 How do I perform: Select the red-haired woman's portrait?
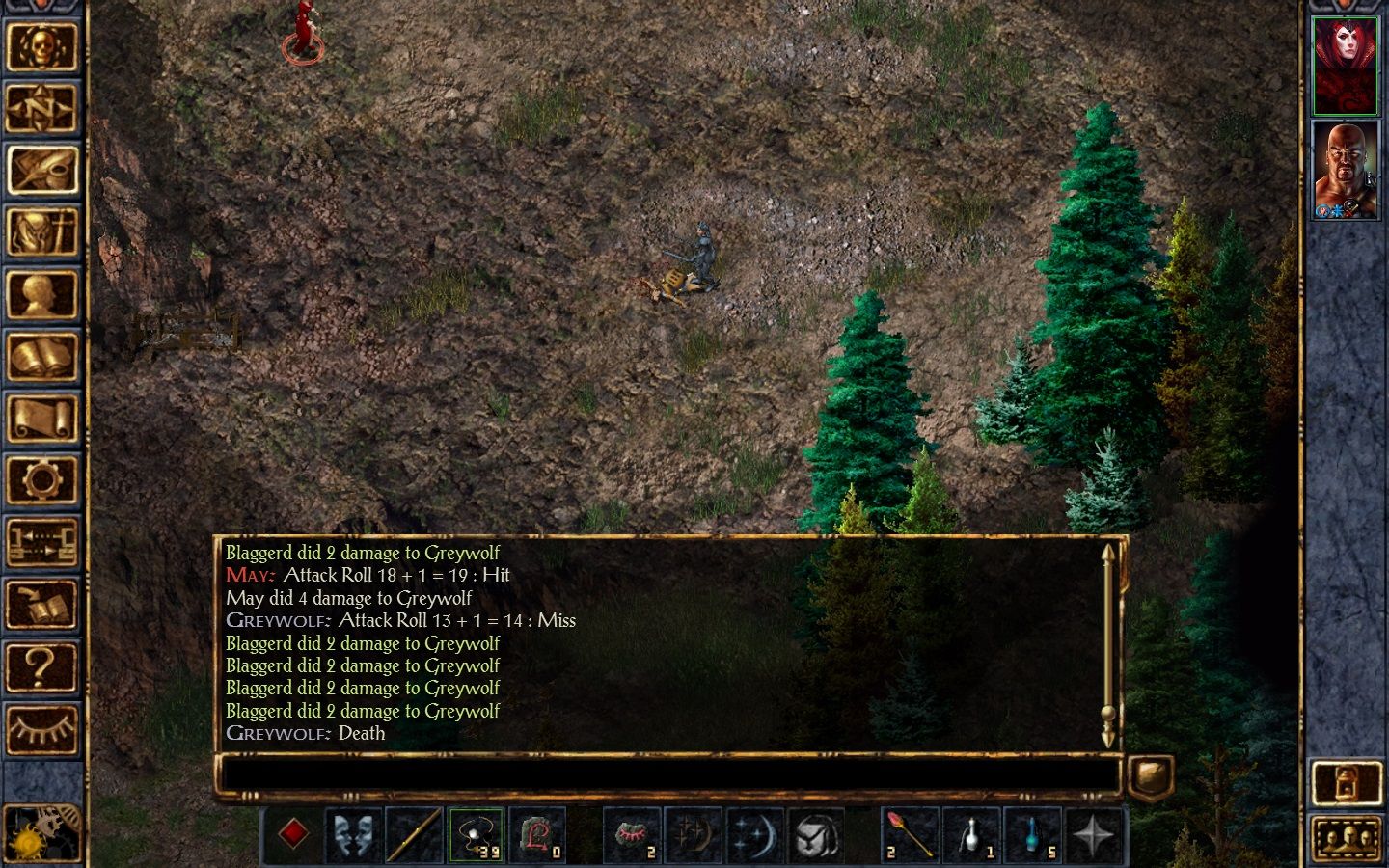pyautogui.click(x=1345, y=66)
